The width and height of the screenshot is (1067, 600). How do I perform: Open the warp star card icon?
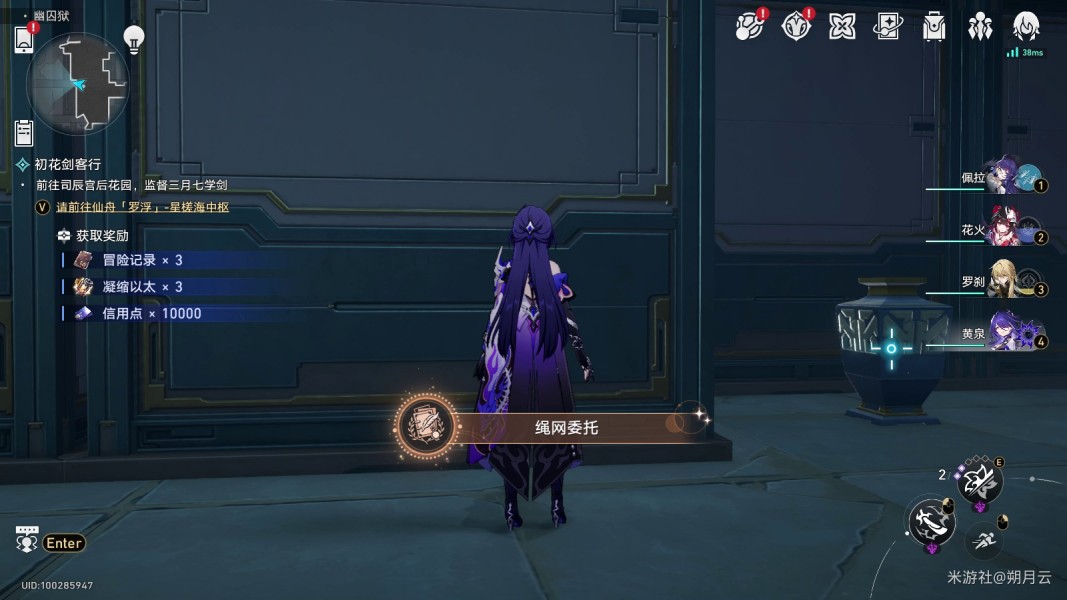[888, 27]
